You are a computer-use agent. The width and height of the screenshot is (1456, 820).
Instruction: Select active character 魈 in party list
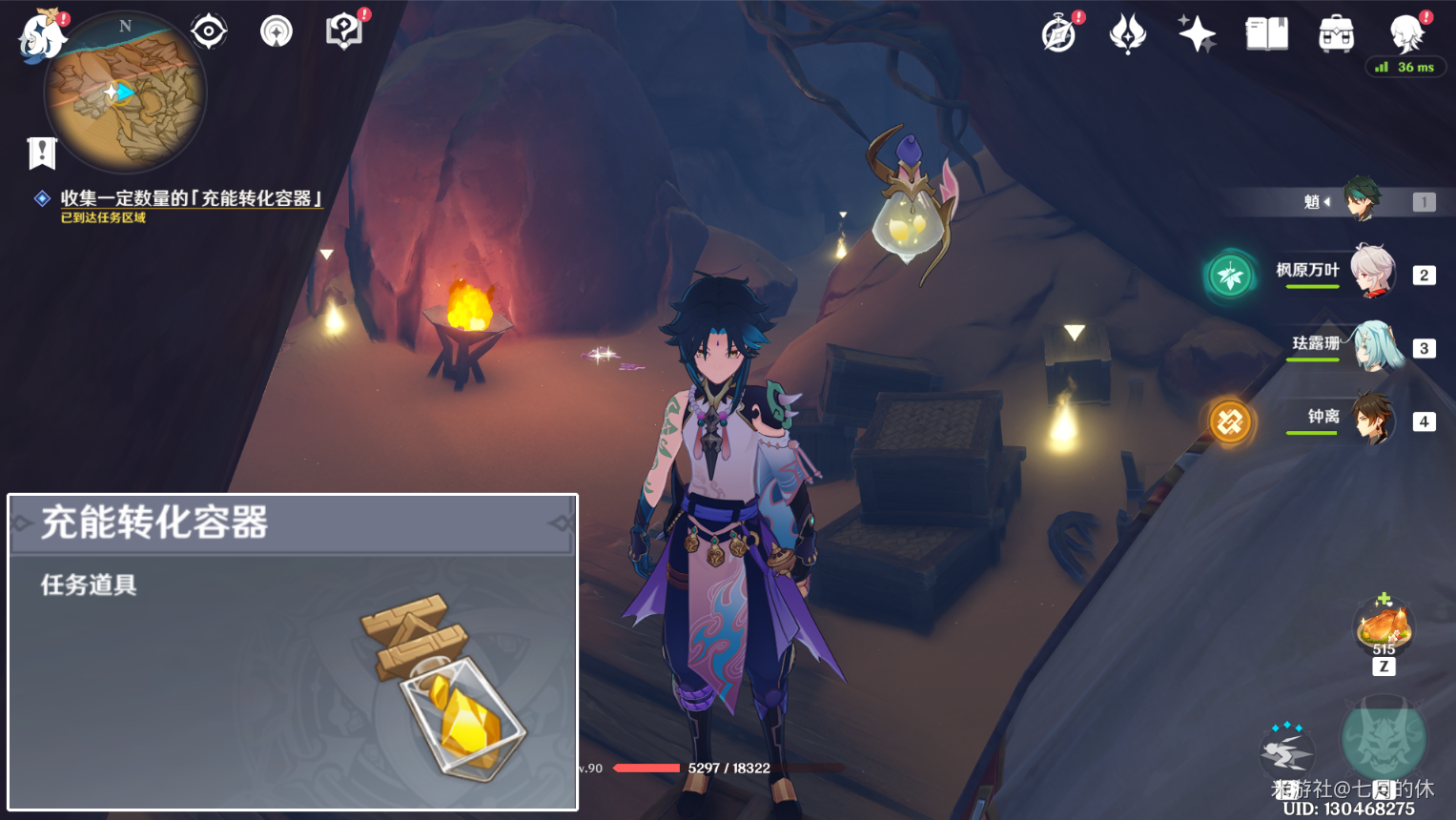tap(1362, 200)
